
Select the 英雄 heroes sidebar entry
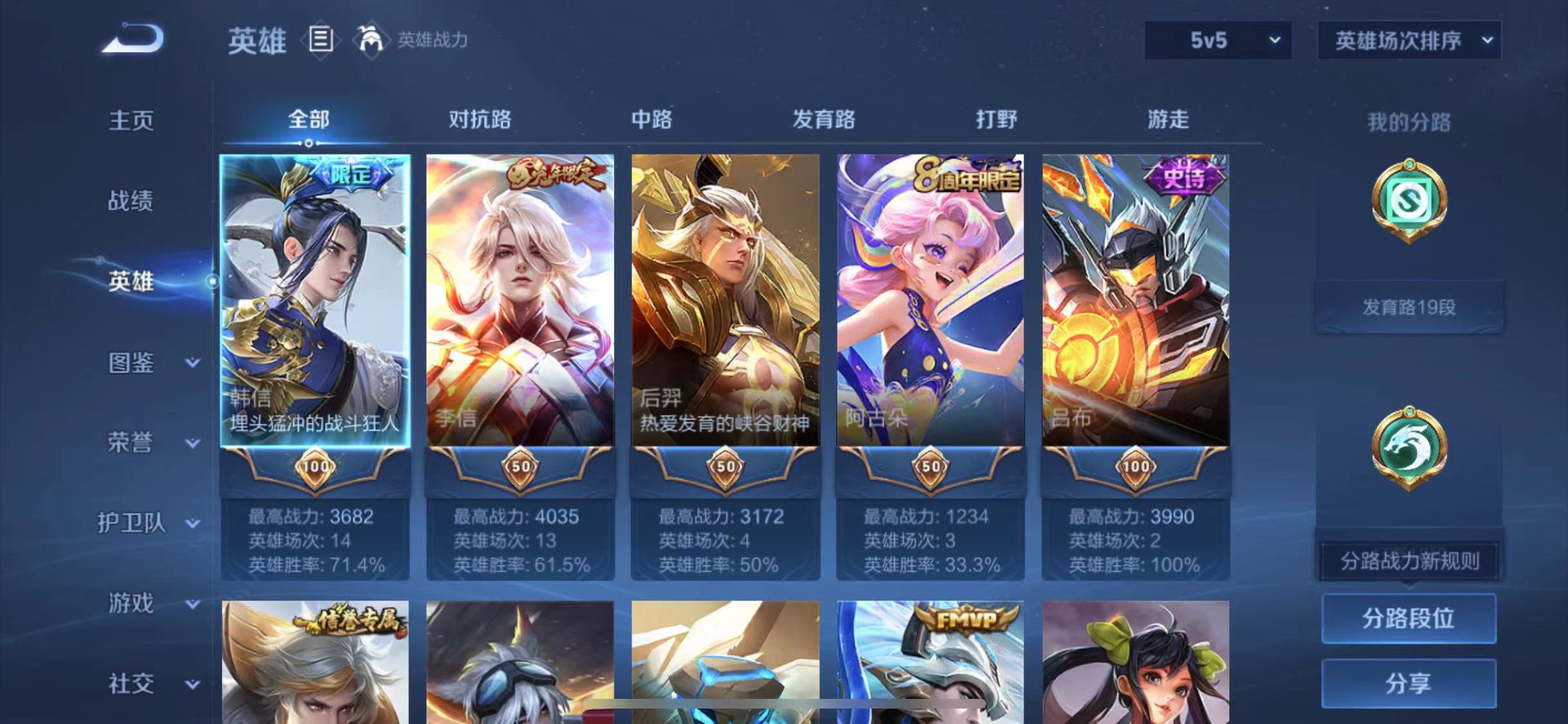[131, 282]
